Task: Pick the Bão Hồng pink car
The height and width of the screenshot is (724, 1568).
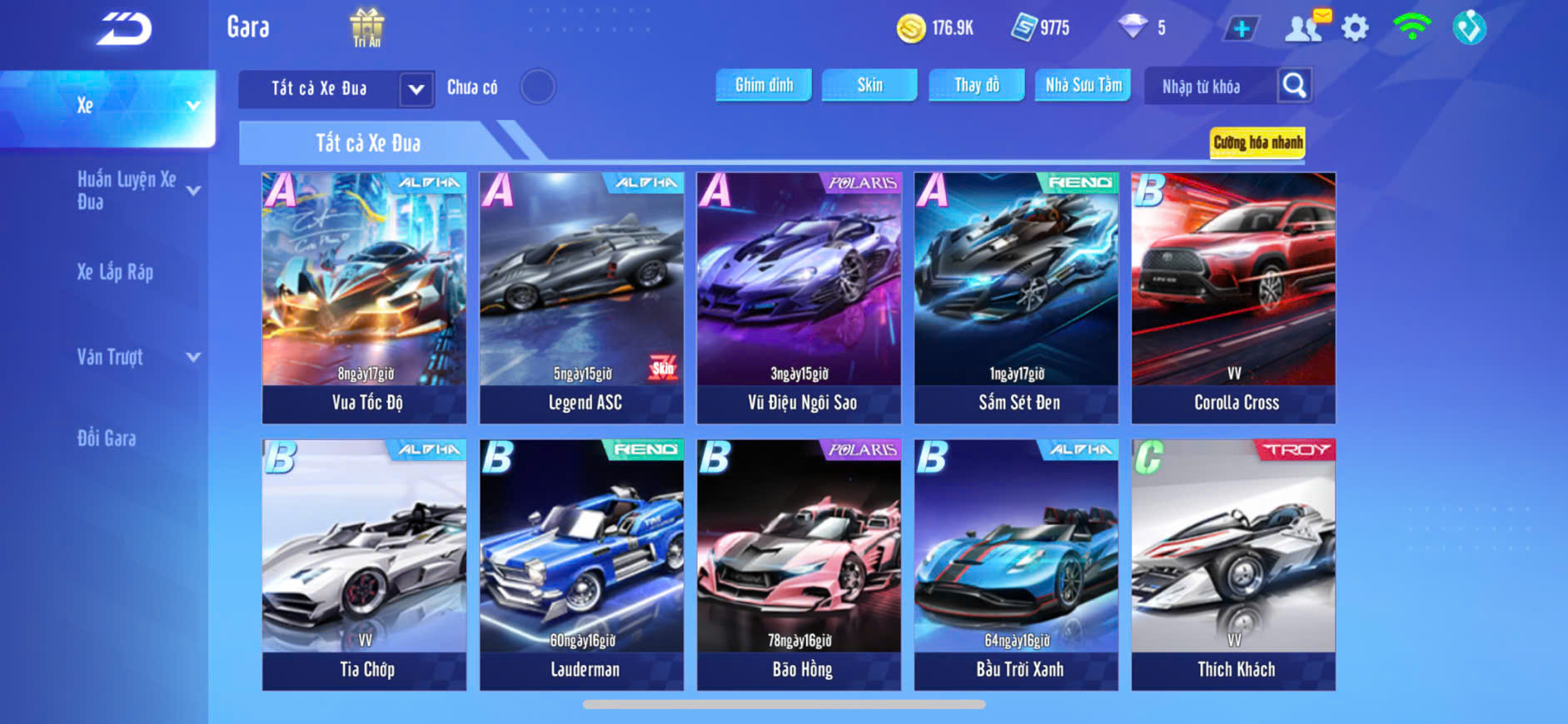Action: pos(799,564)
